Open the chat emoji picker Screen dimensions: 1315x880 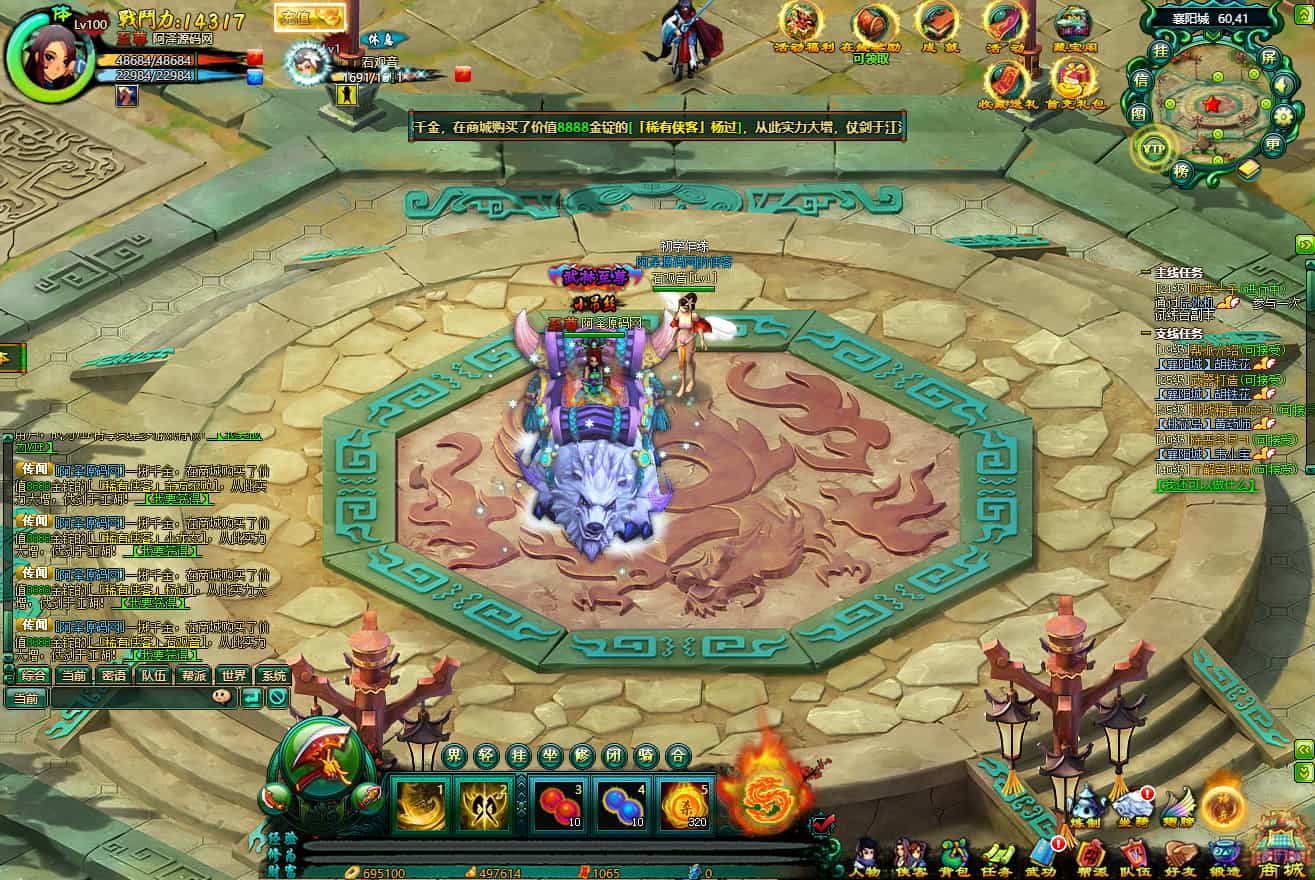pyautogui.click(x=223, y=698)
